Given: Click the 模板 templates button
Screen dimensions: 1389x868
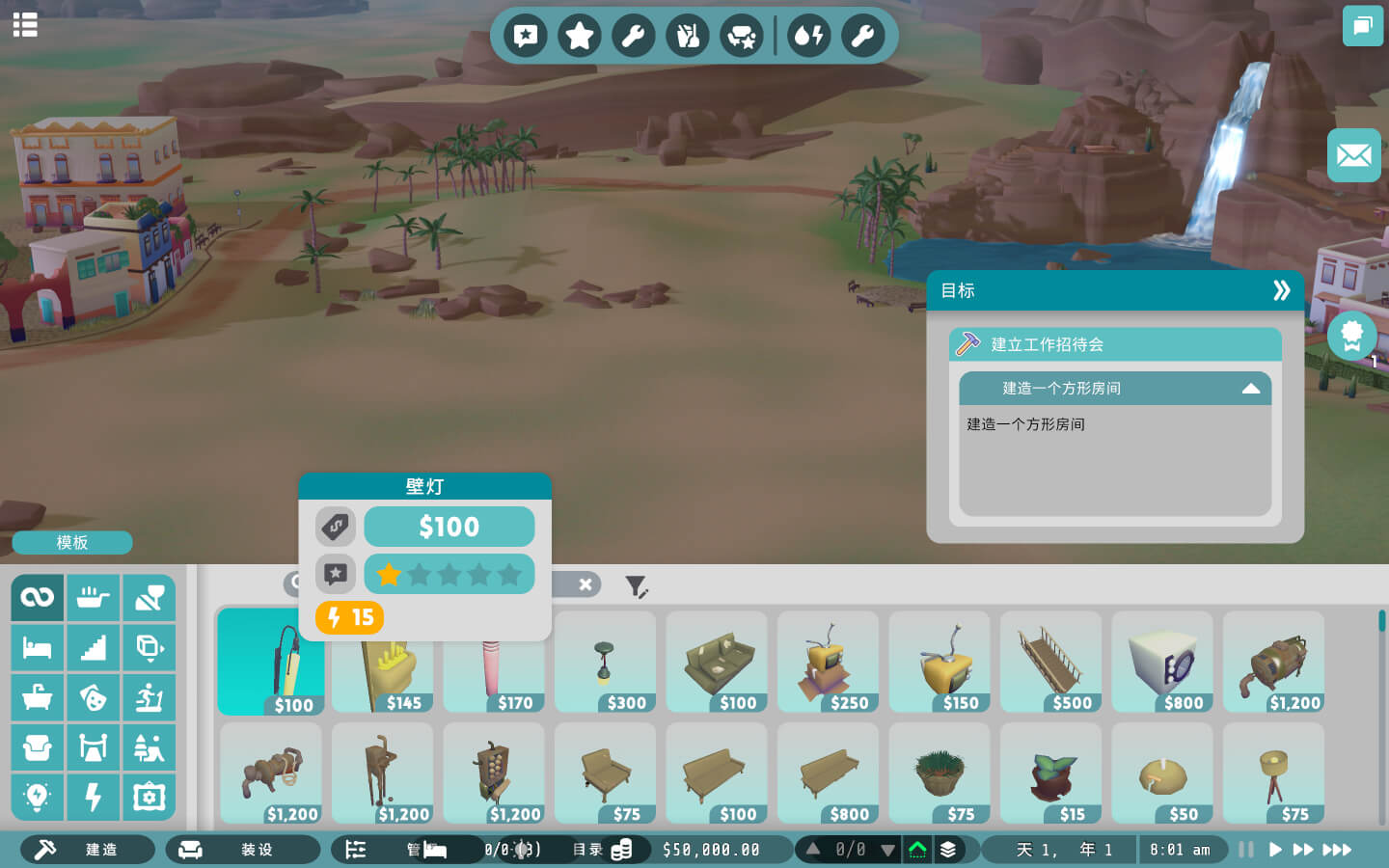Looking at the screenshot, I should 71,542.
